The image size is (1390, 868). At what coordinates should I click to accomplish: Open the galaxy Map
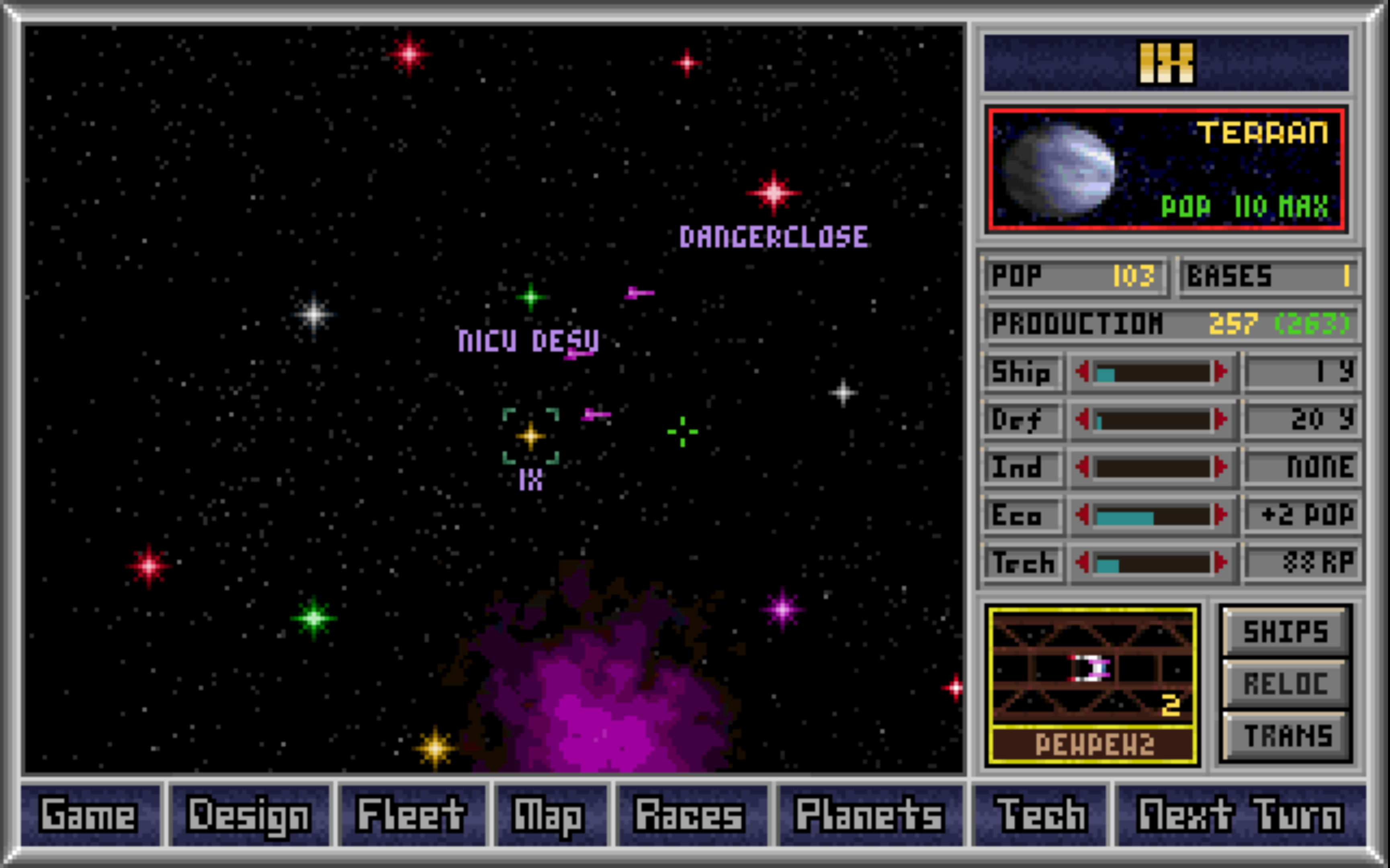(550, 815)
